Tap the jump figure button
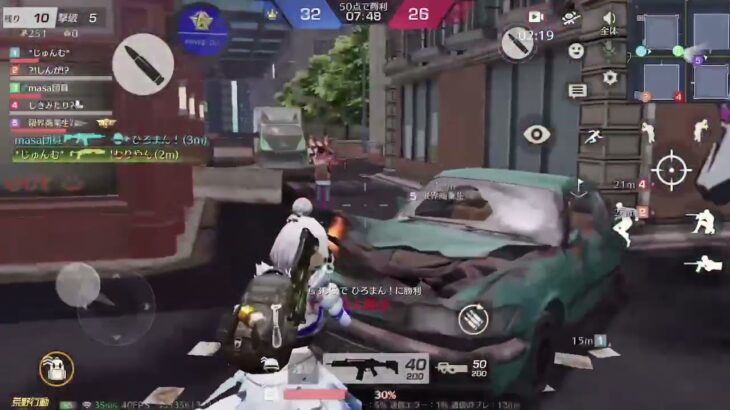The height and width of the screenshot is (410, 730). tap(702, 130)
